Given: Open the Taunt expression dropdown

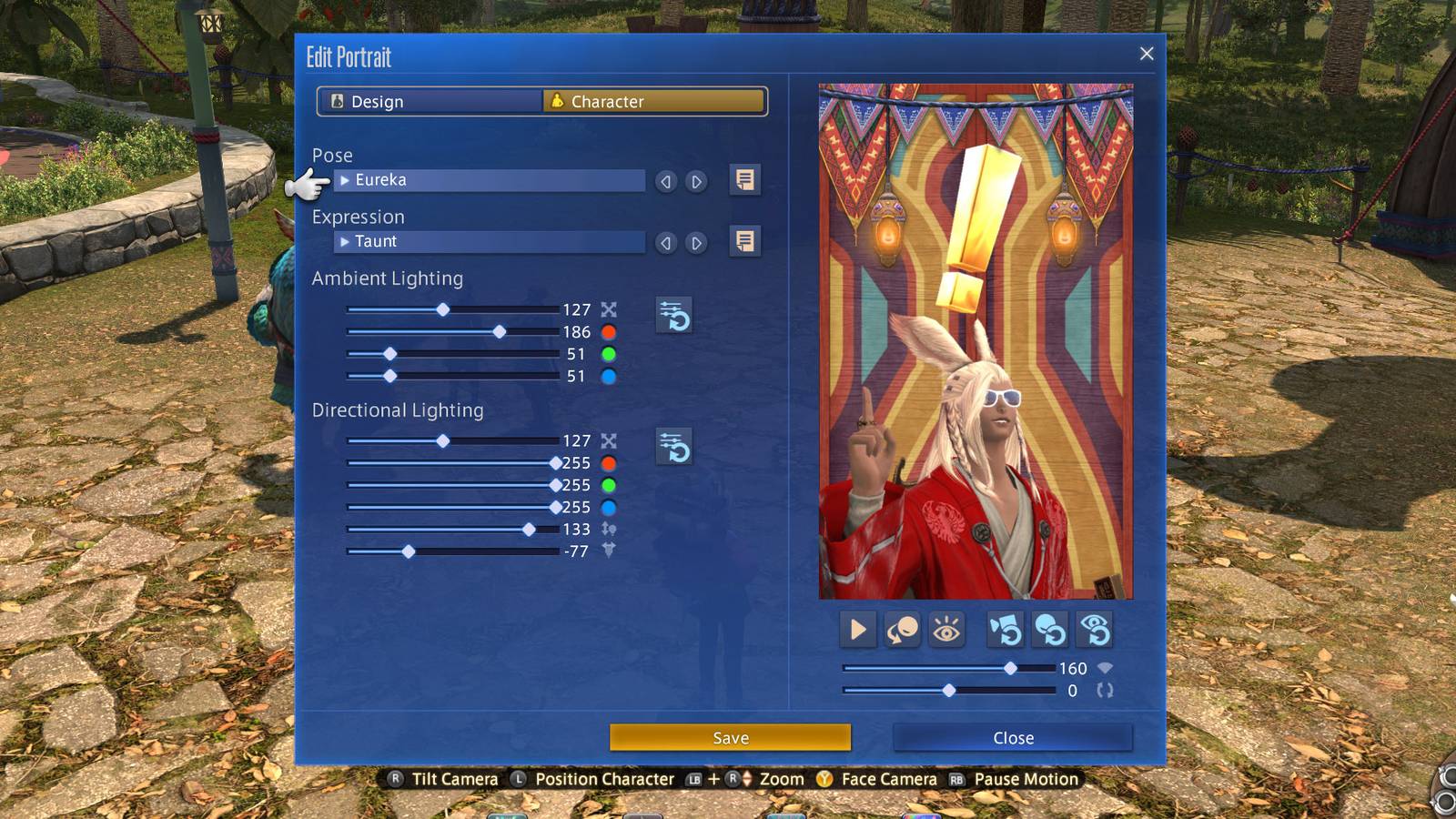Looking at the screenshot, I should (490, 242).
